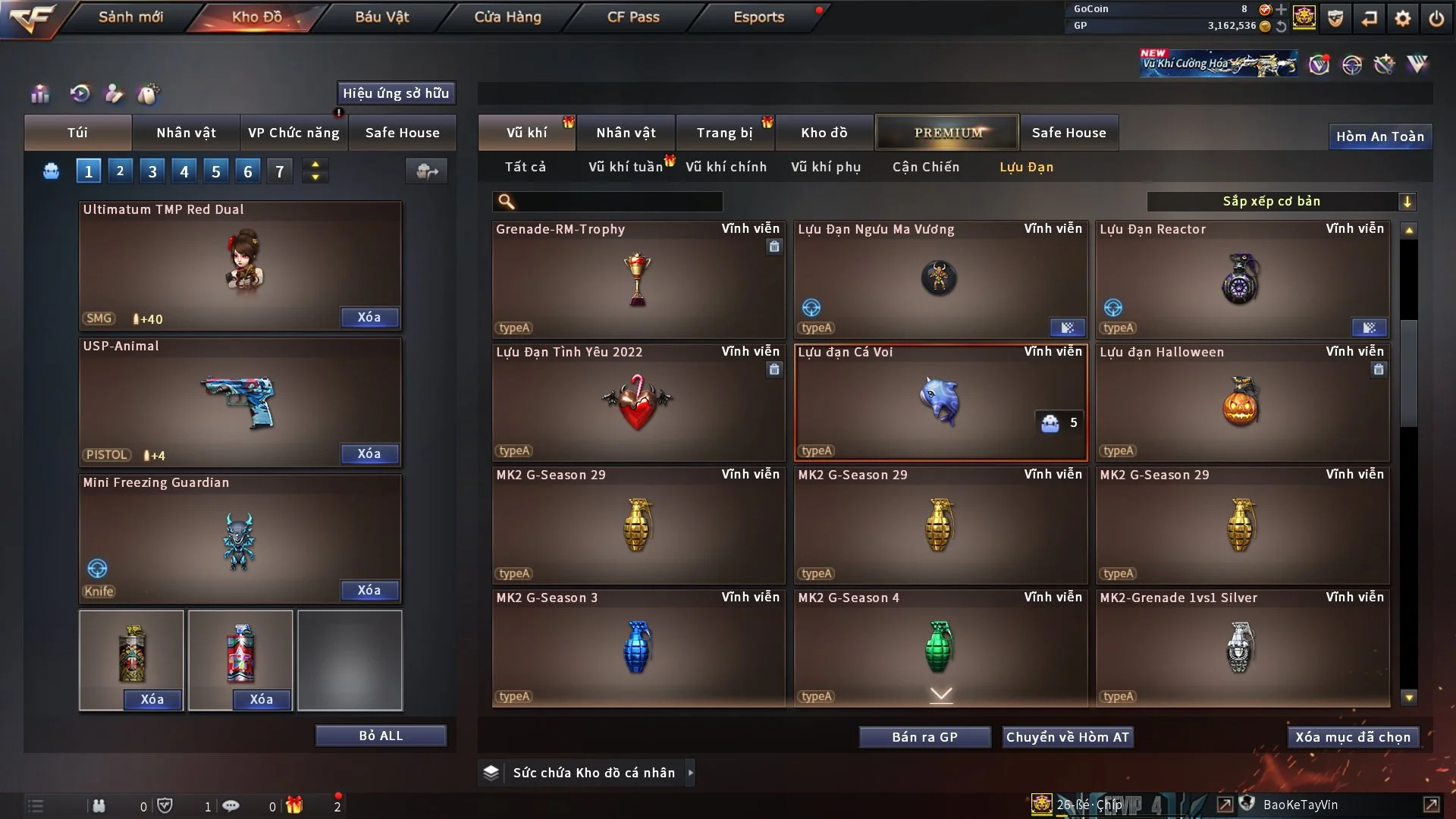This screenshot has height=819, width=1456.
Task: Move item using Chuyển về Hòm AT
Action: [1067, 737]
